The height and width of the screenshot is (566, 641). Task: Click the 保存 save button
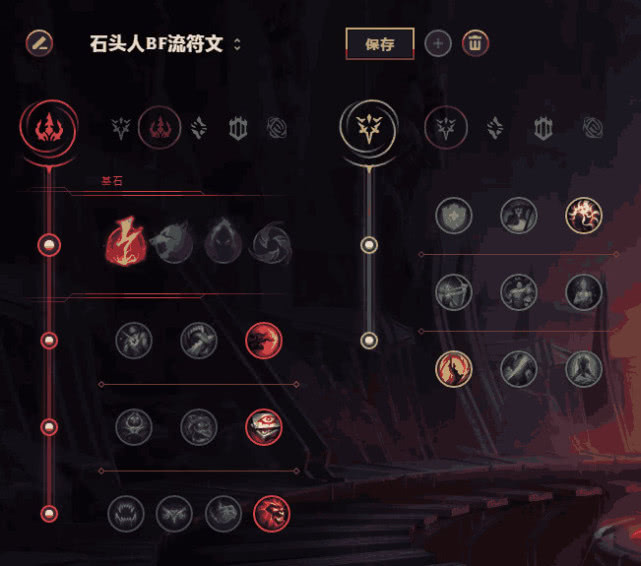[x=379, y=44]
